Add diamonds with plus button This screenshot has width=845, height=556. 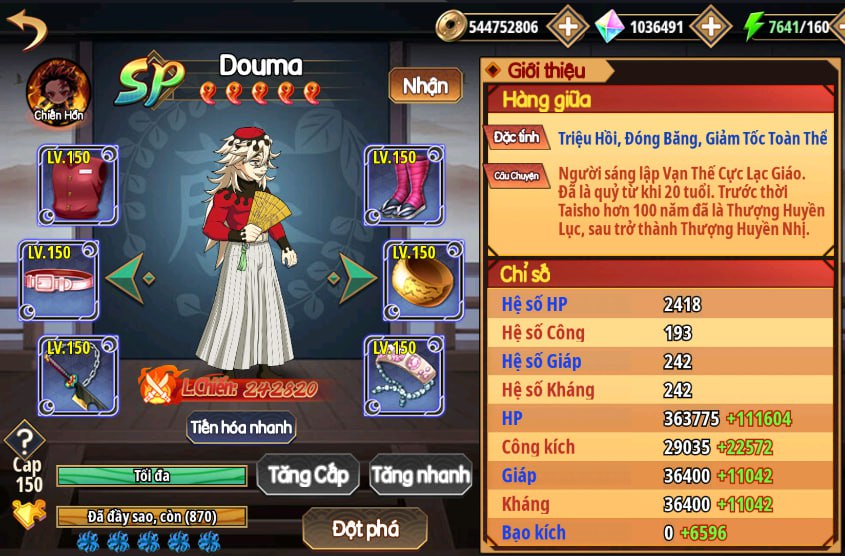pos(710,27)
